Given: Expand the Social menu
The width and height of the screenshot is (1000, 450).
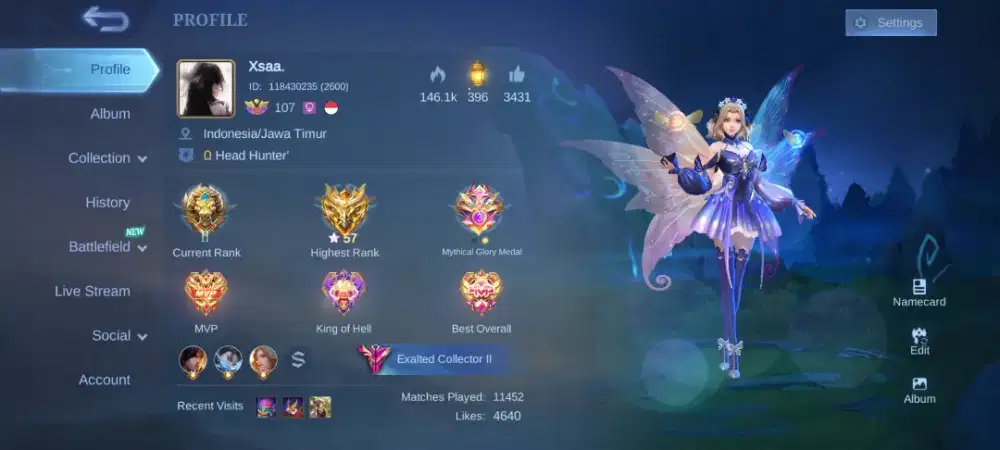Looking at the screenshot, I should coord(119,336).
